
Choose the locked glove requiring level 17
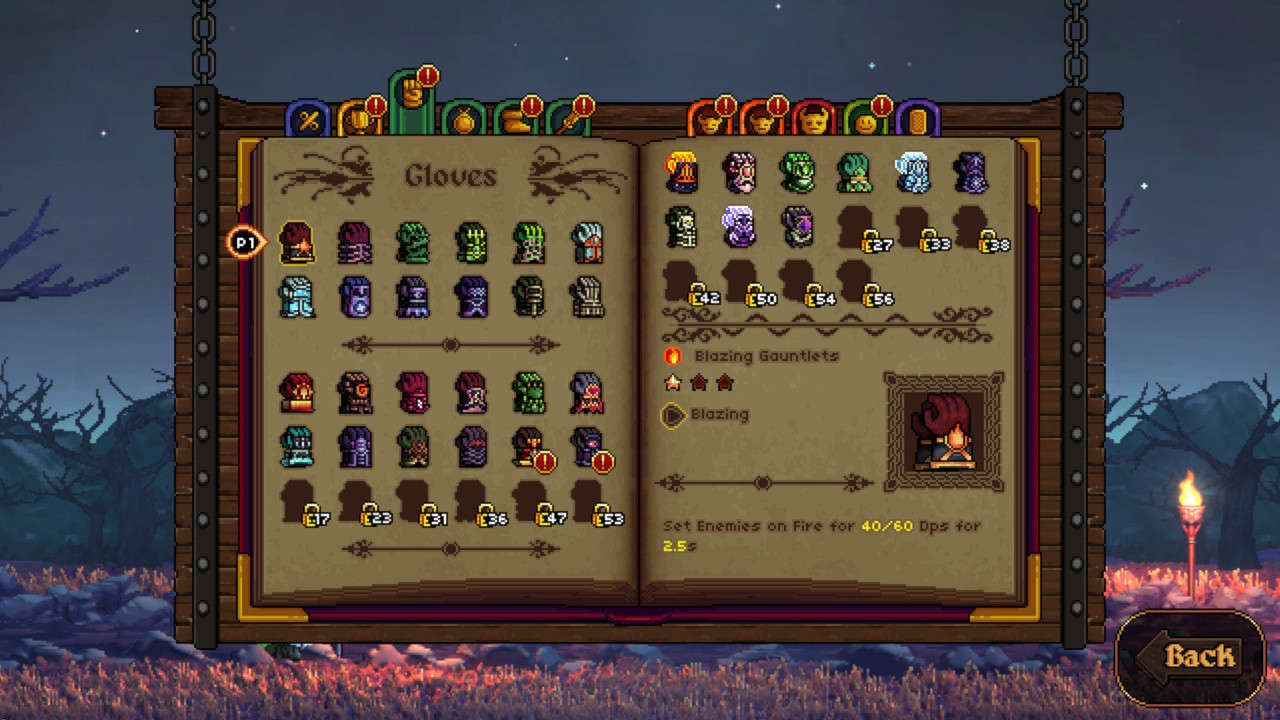click(298, 502)
